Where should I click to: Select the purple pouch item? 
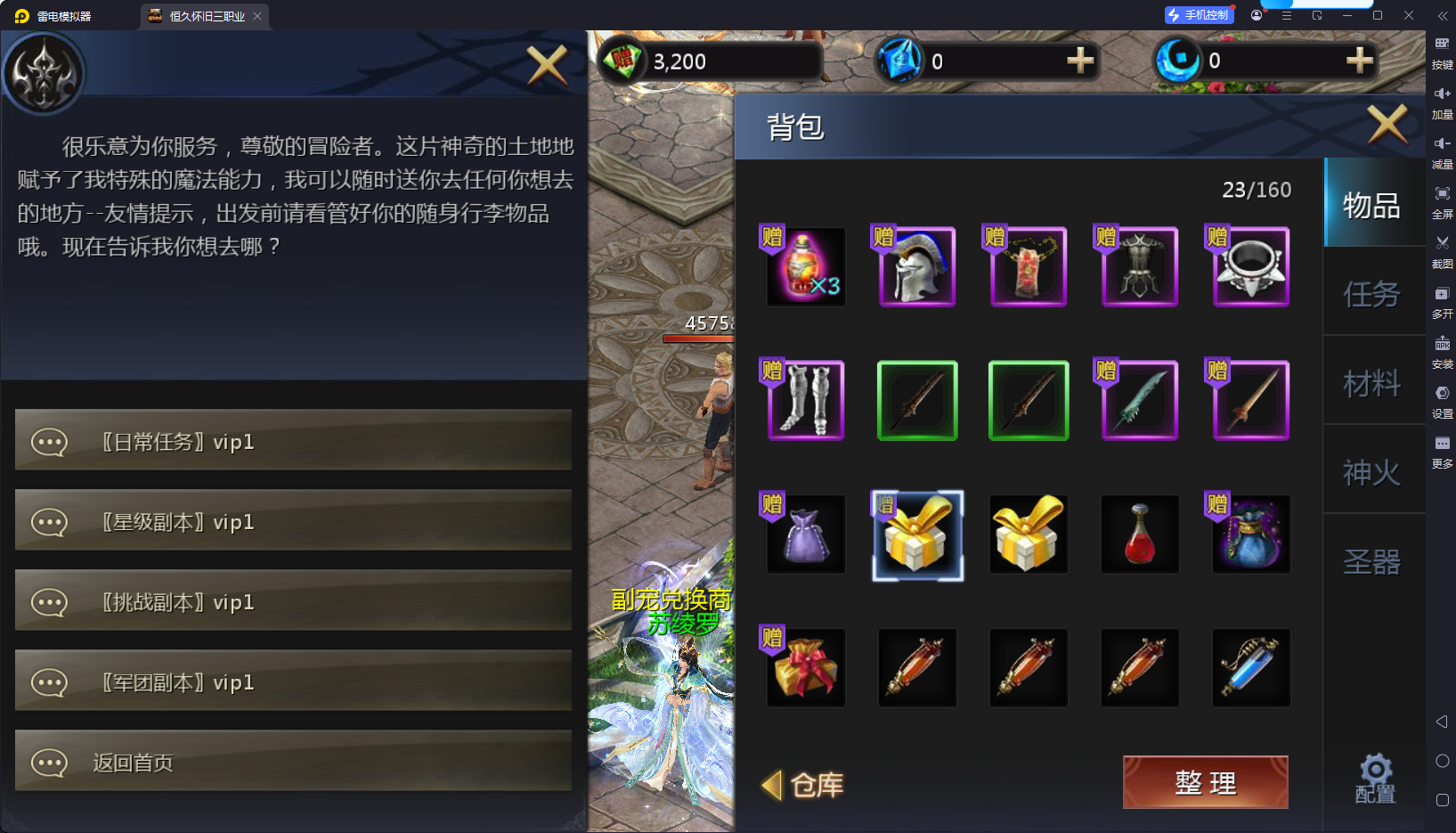click(x=806, y=534)
